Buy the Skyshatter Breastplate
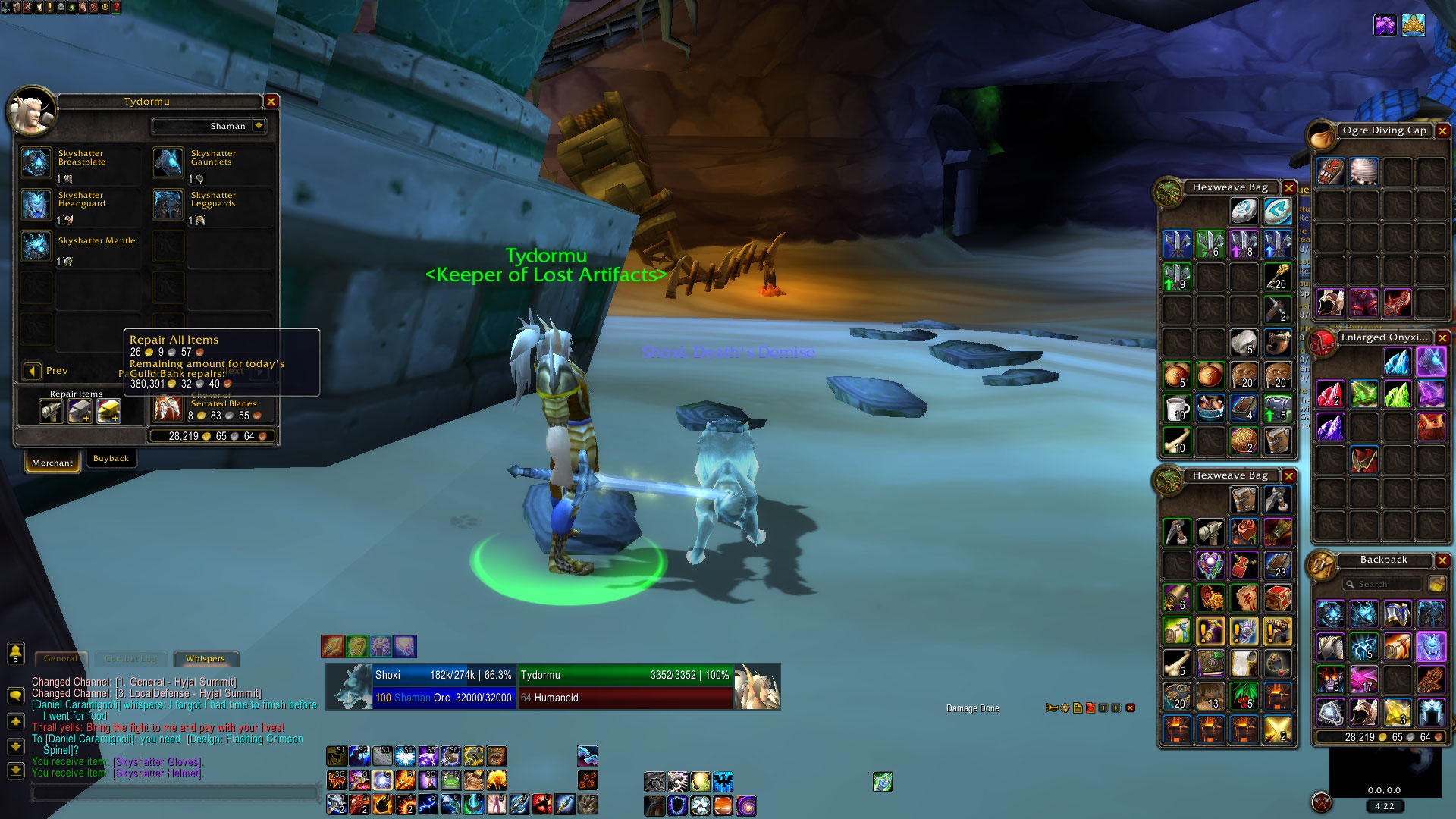 [36, 163]
